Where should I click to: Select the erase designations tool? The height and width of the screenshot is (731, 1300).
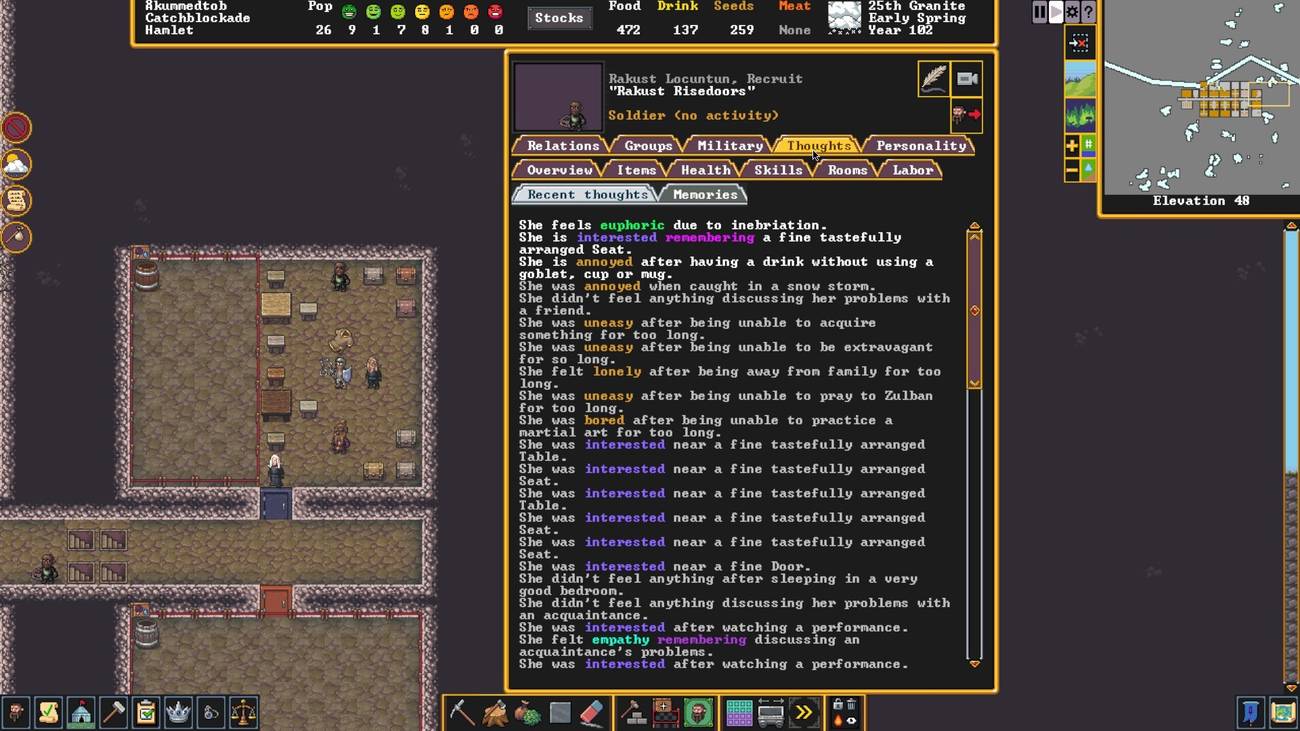592,712
